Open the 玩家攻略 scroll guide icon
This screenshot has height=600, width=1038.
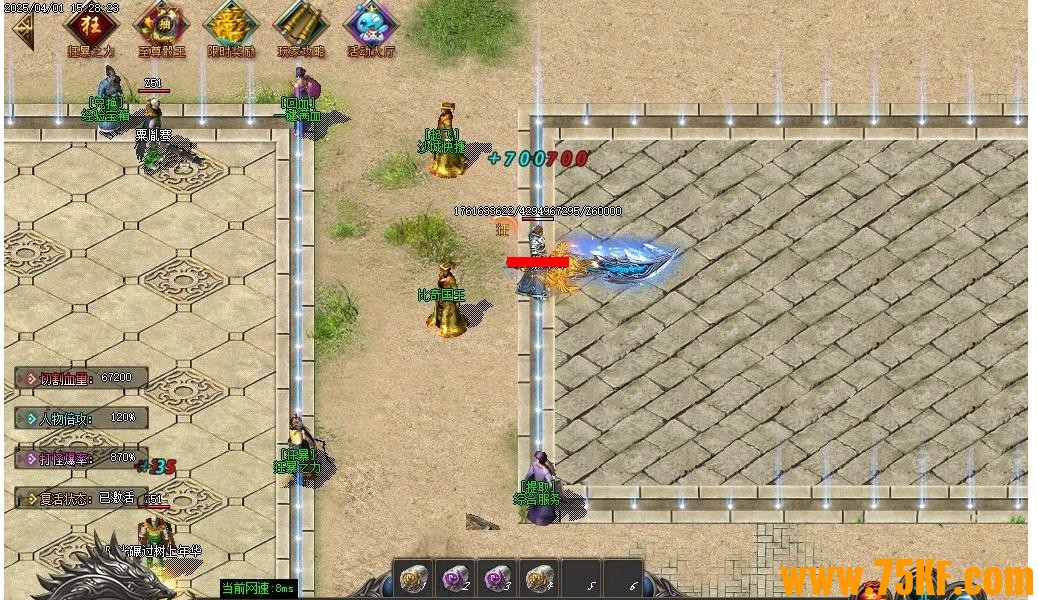click(x=301, y=25)
